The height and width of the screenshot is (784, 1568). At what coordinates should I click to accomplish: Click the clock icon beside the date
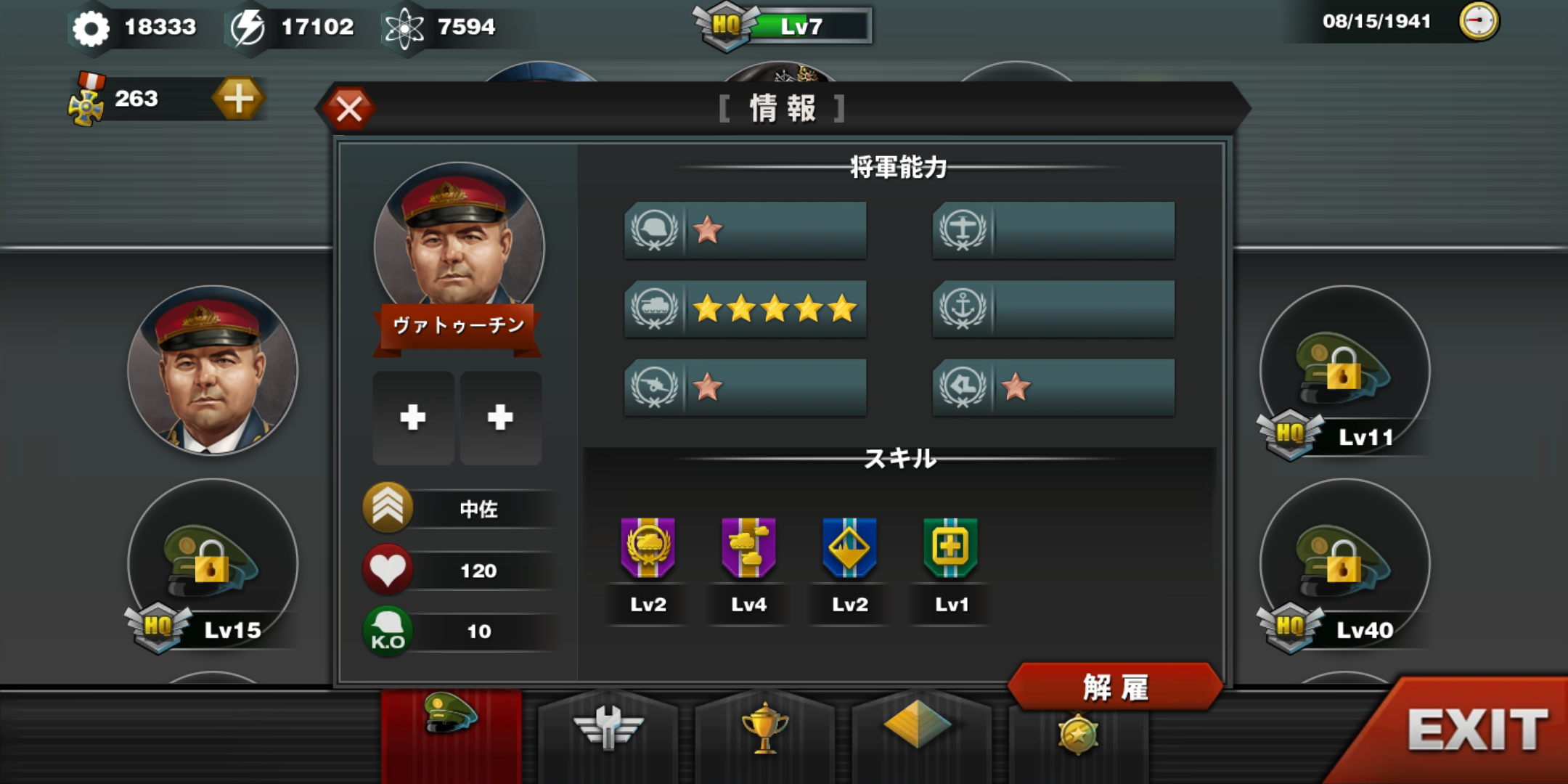[x=1478, y=21]
